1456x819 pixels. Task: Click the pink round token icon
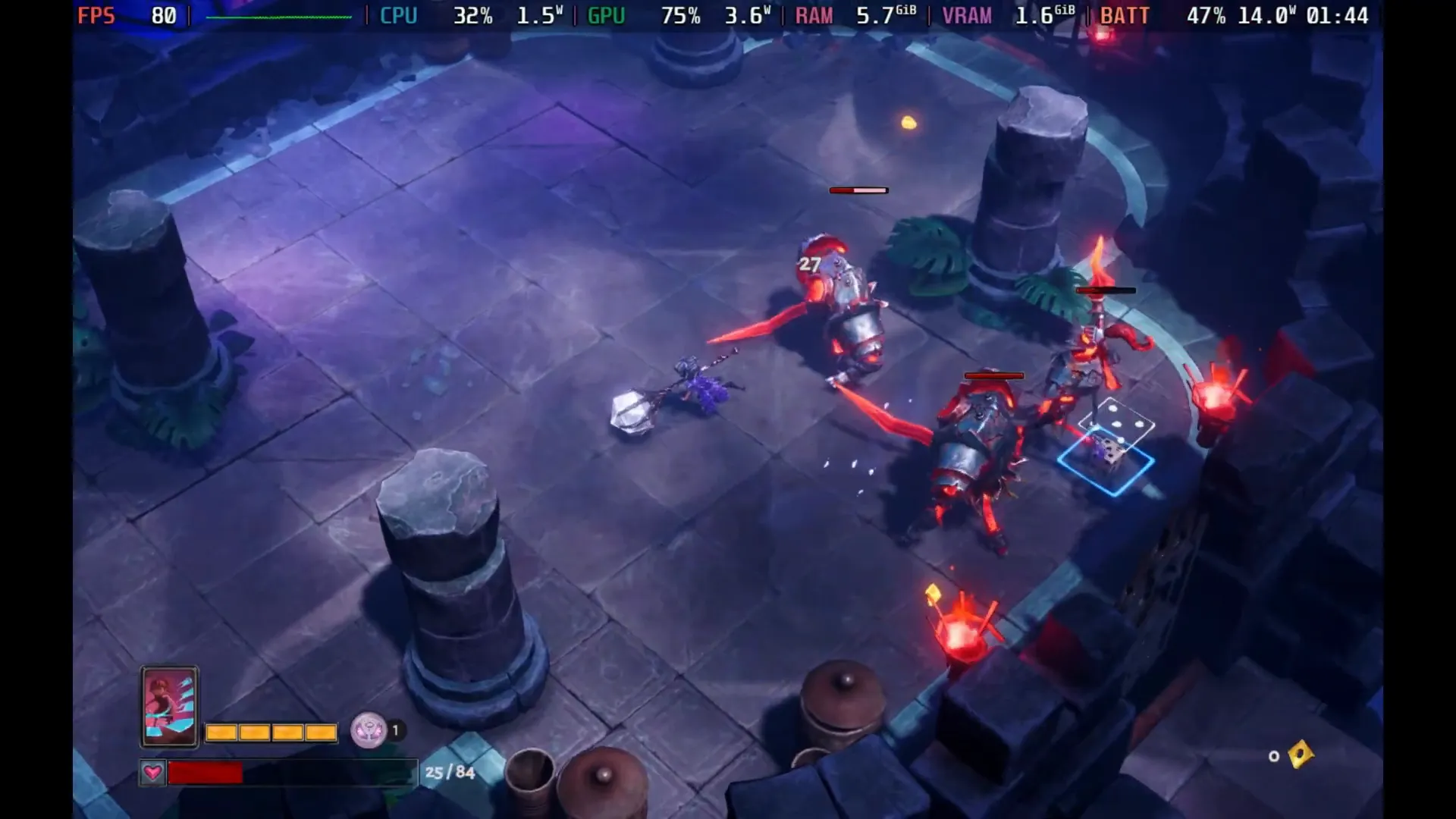tap(369, 731)
